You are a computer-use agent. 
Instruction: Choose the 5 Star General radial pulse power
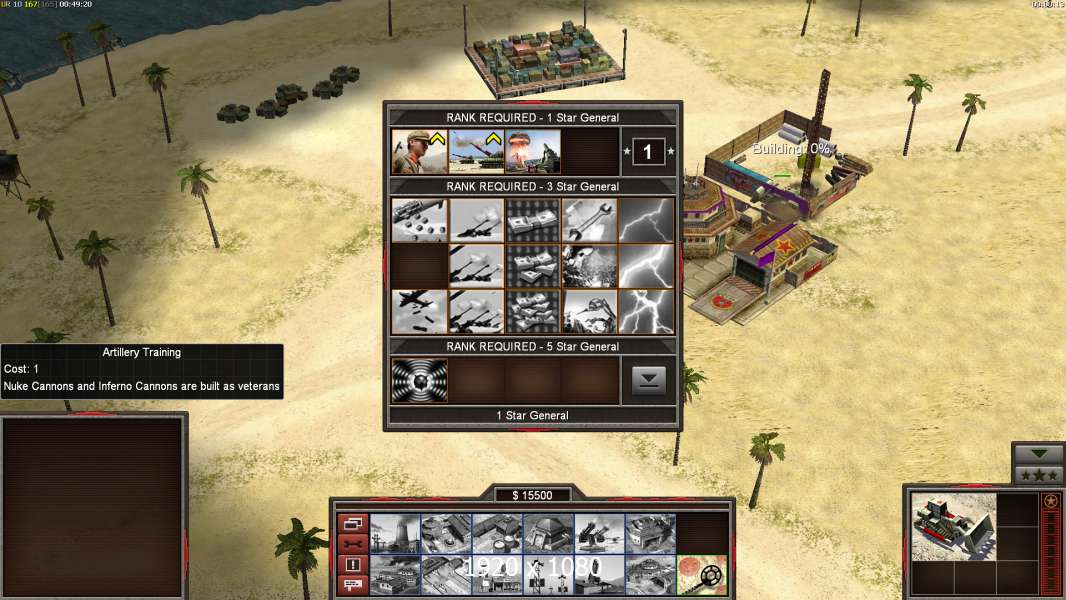(419, 380)
